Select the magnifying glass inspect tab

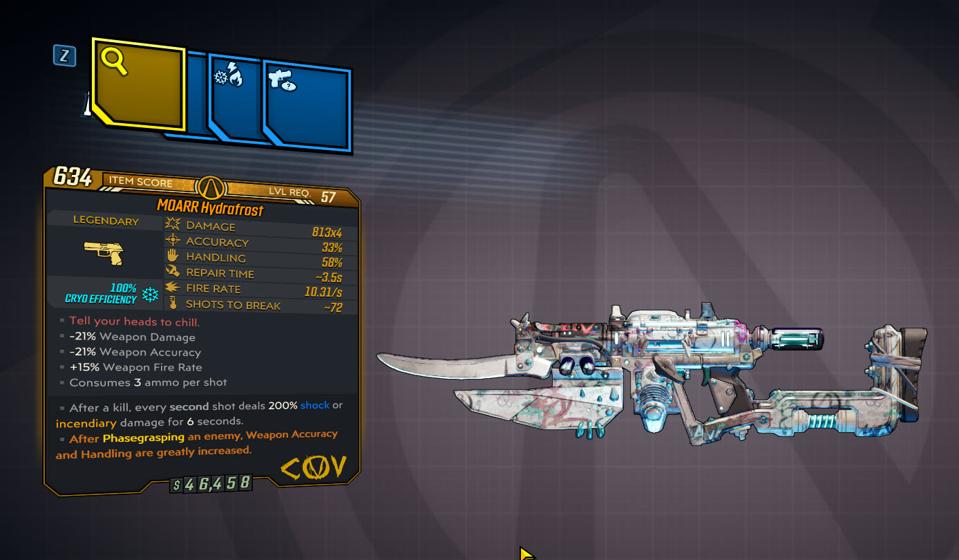click(137, 84)
